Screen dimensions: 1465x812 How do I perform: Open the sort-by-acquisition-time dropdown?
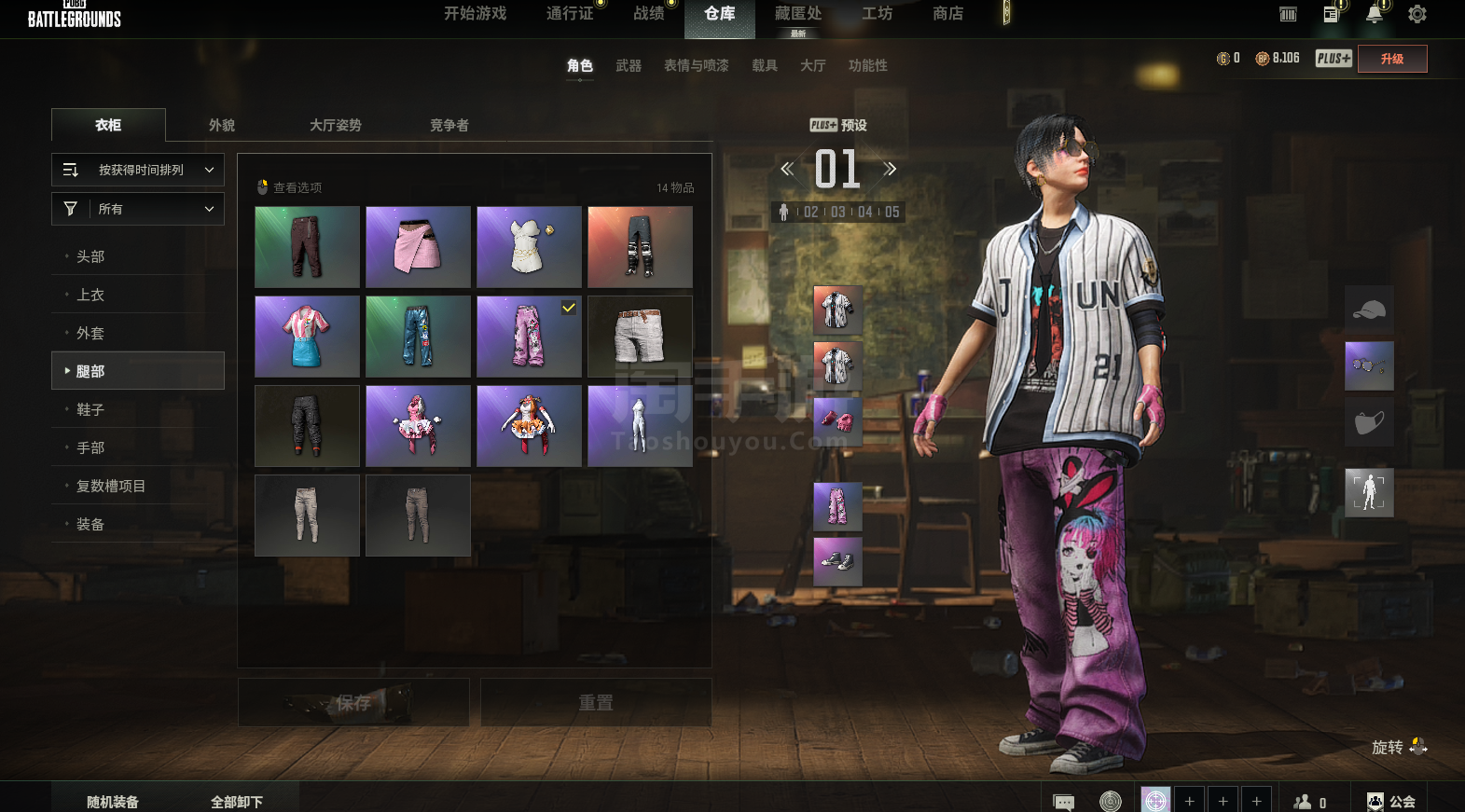click(x=138, y=170)
